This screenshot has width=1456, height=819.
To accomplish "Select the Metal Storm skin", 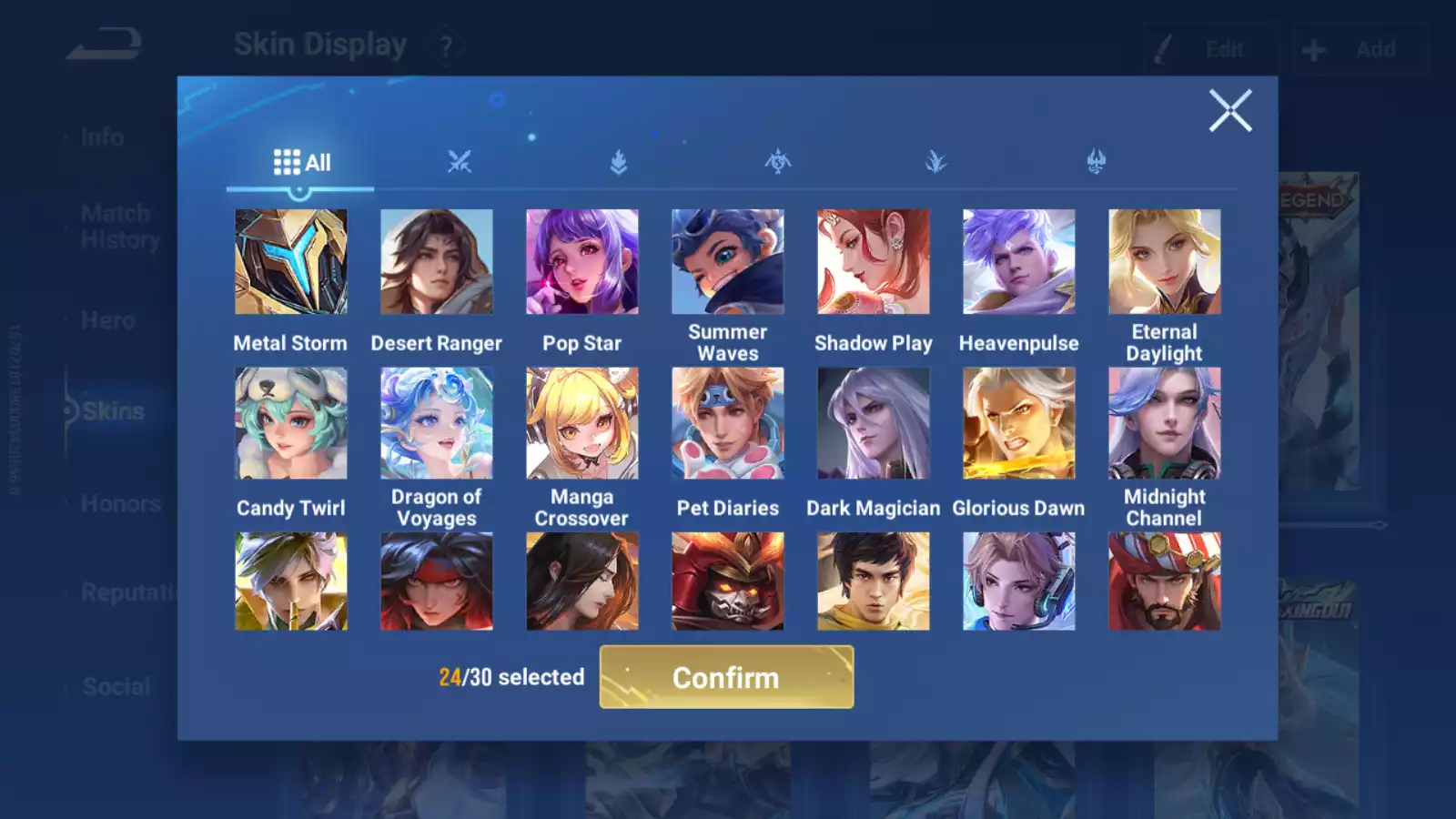I will 291,262.
